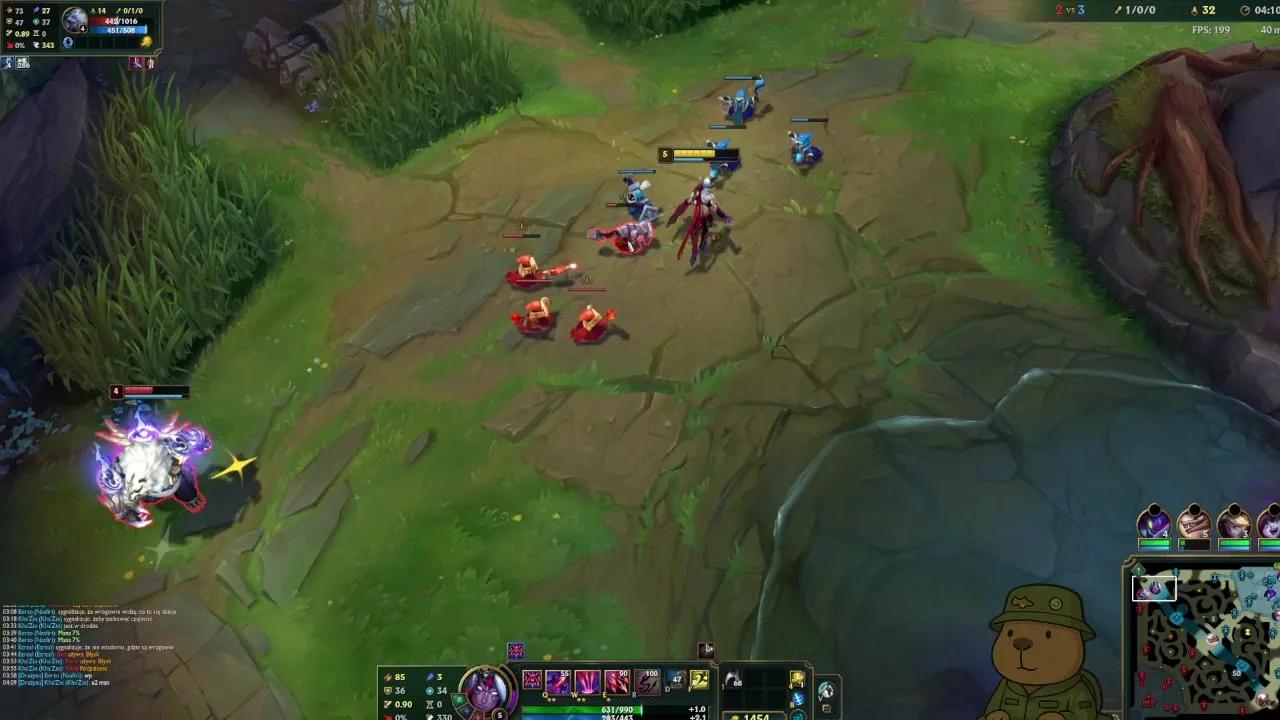Use the yellow warding trinket slot
Screen dimensions: 1280x720
tap(797, 677)
